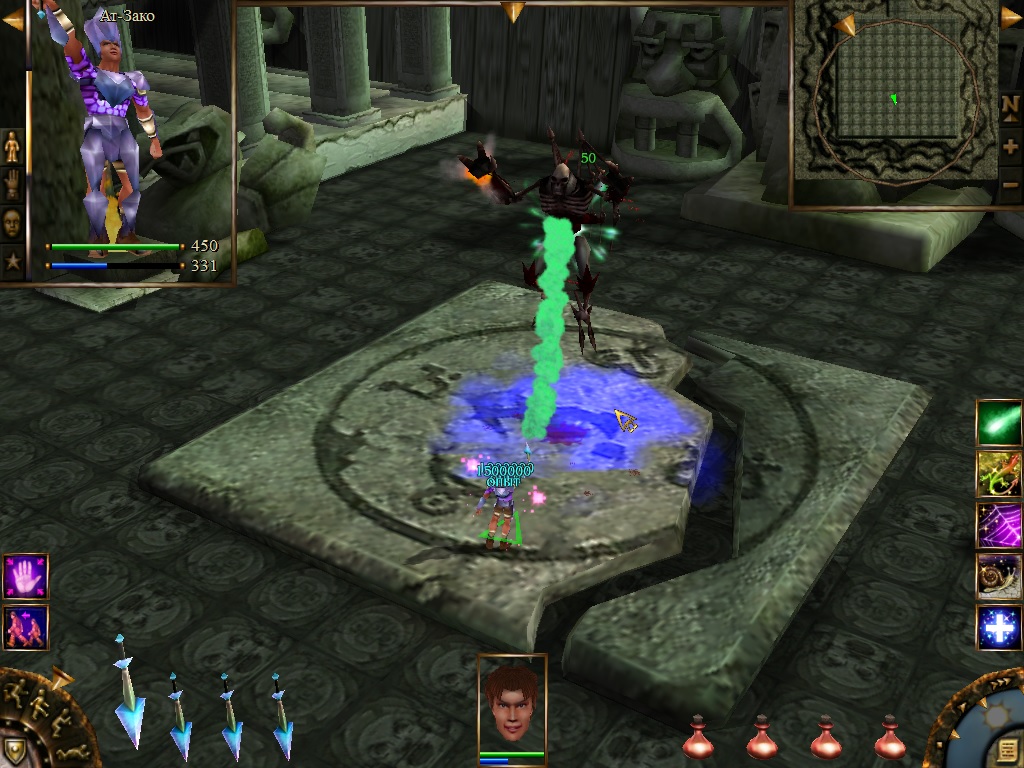
Task: Activate the white sparkle heal spell
Action: (x=998, y=628)
